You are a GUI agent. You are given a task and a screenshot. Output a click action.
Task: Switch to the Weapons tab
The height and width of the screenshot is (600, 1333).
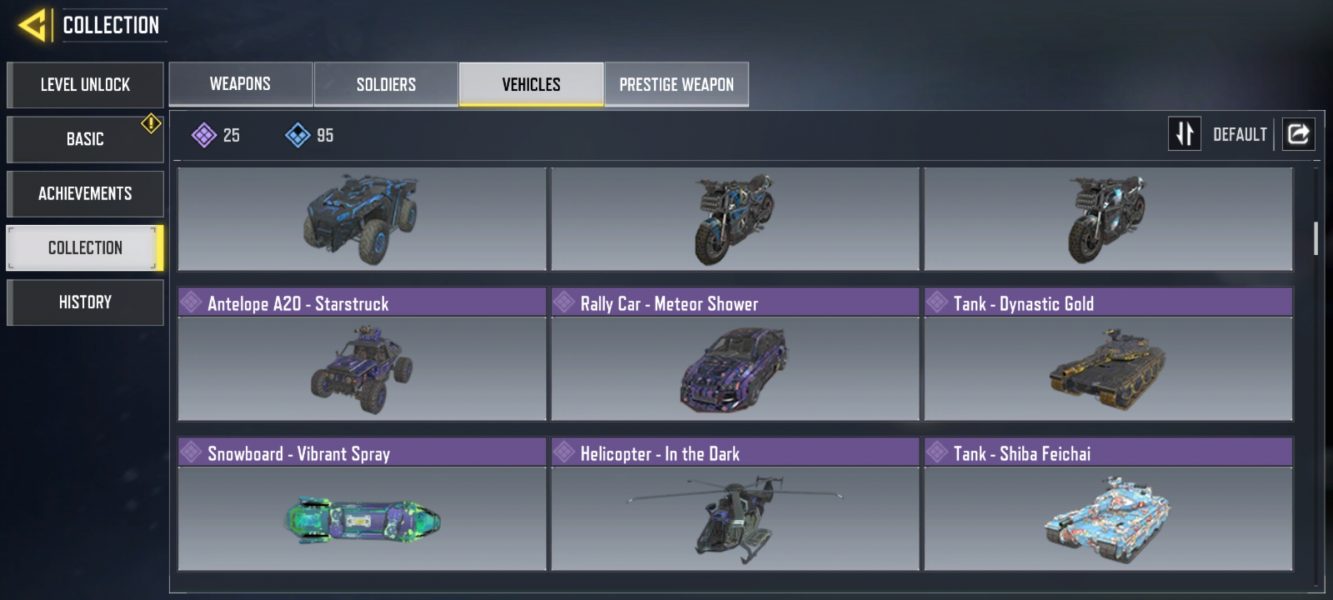pyautogui.click(x=240, y=84)
